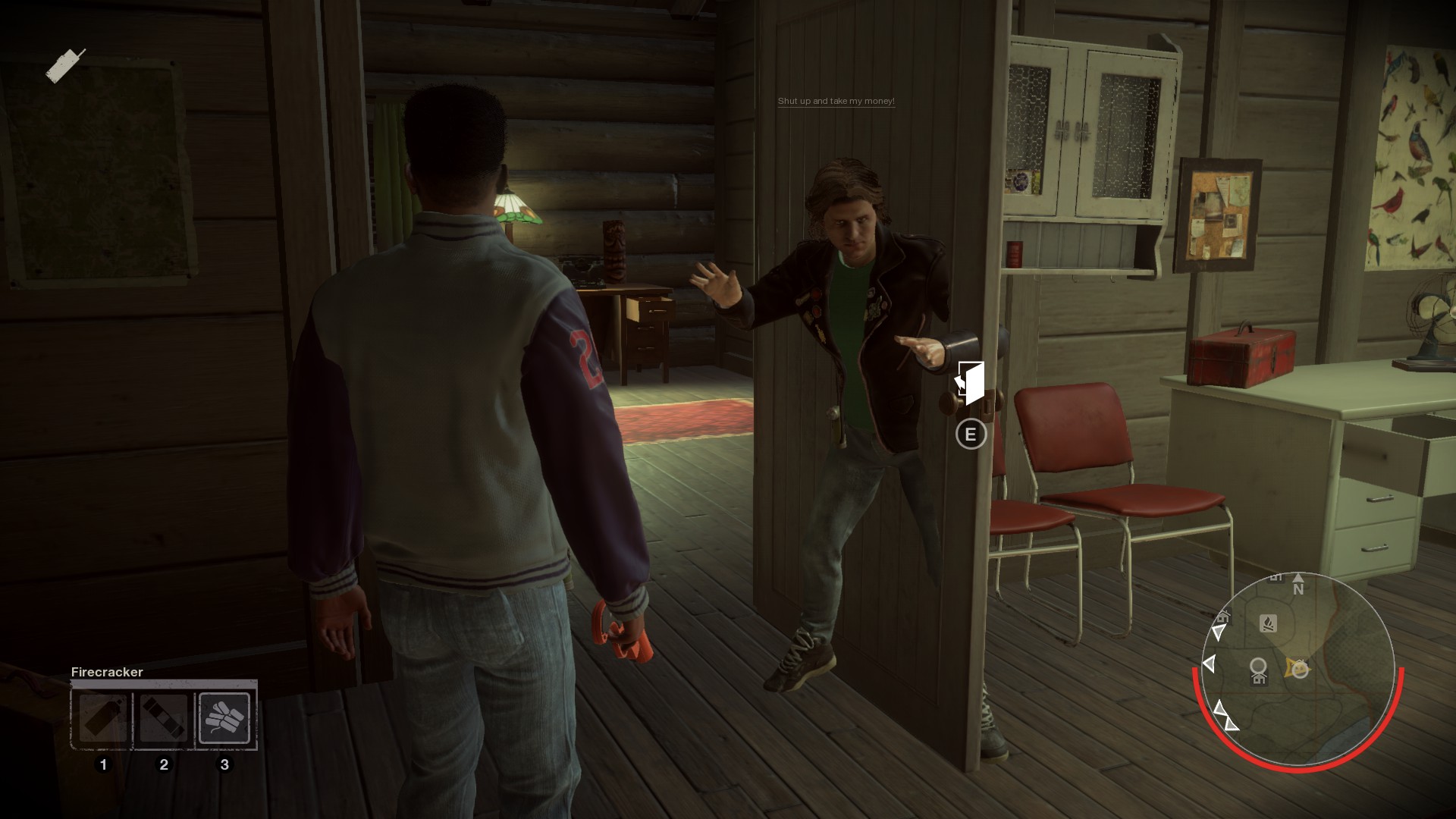Click the small cabin icon at minimap top edge
Image resolution: width=1456 pixels, height=819 pixels.
point(1276,577)
